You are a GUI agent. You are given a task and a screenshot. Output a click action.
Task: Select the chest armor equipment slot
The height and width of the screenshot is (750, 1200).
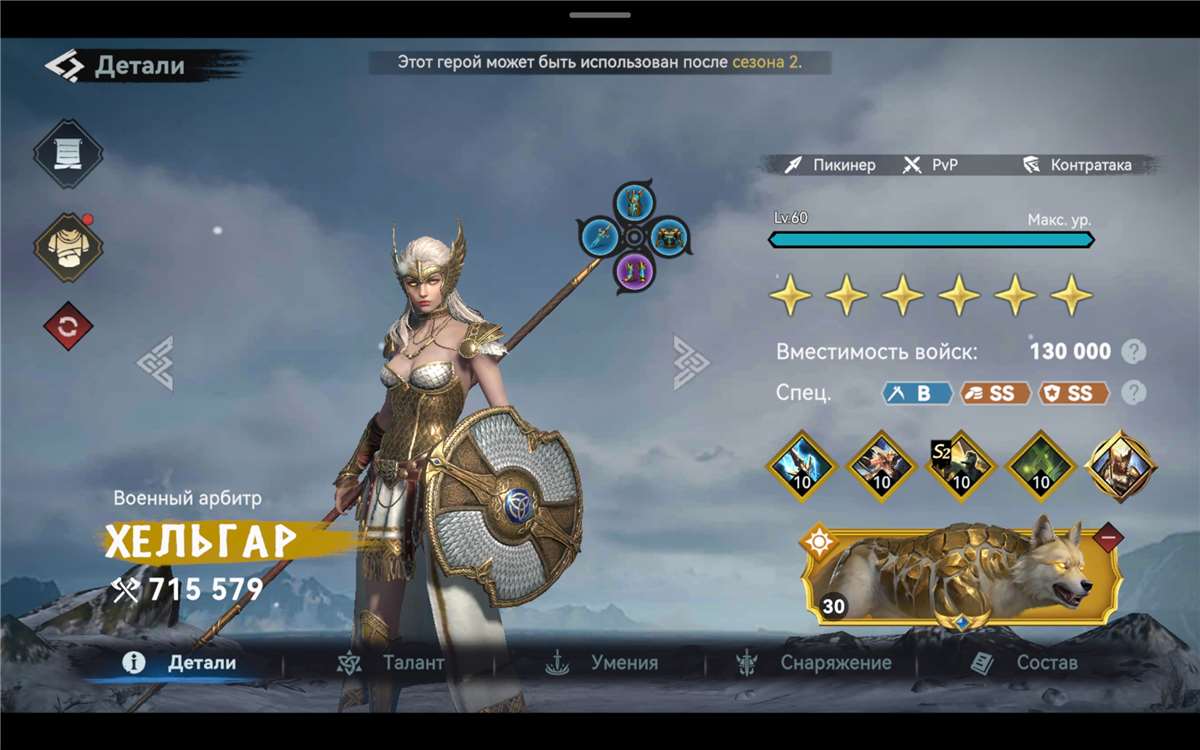667,237
